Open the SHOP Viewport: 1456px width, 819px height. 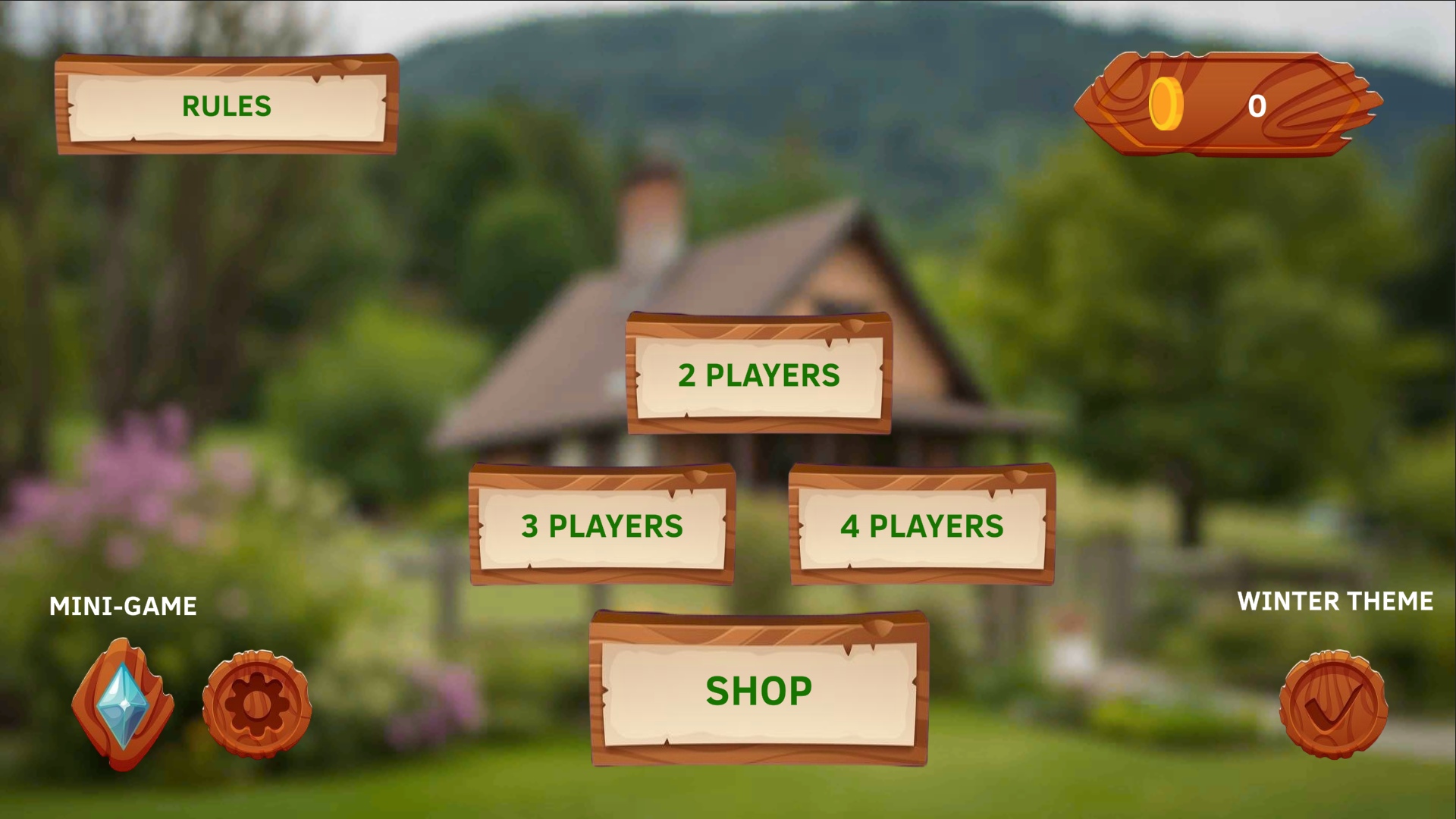(758, 690)
